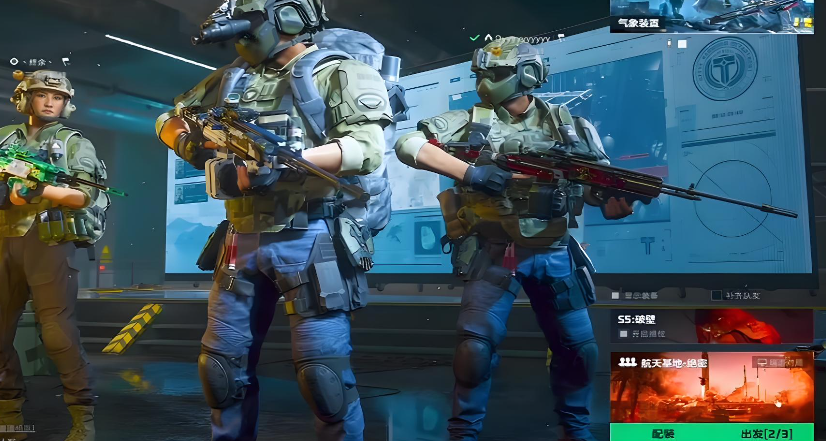Tick the checkbox under S5:破壁
This screenshot has height=441, width=826.
pos(624,334)
